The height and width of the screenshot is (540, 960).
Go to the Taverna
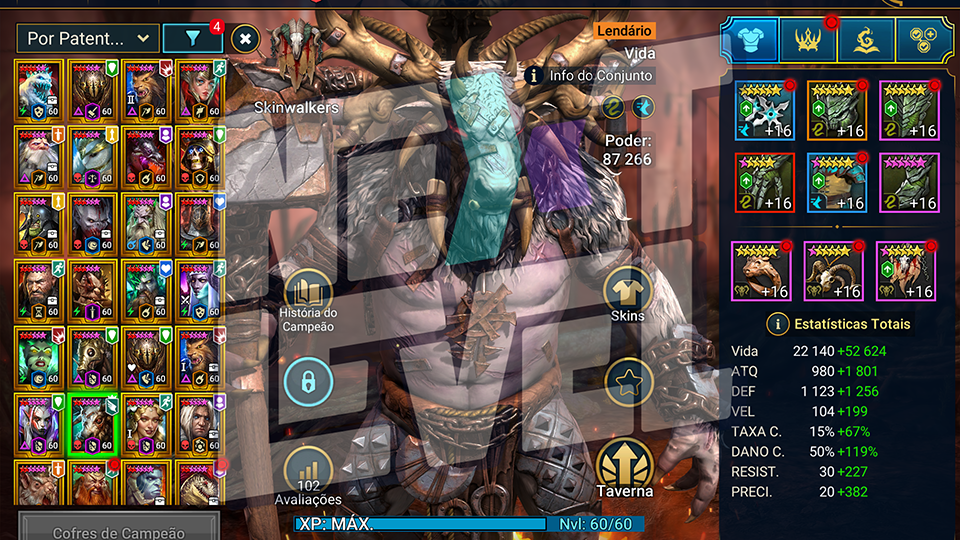tap(626, 468)
